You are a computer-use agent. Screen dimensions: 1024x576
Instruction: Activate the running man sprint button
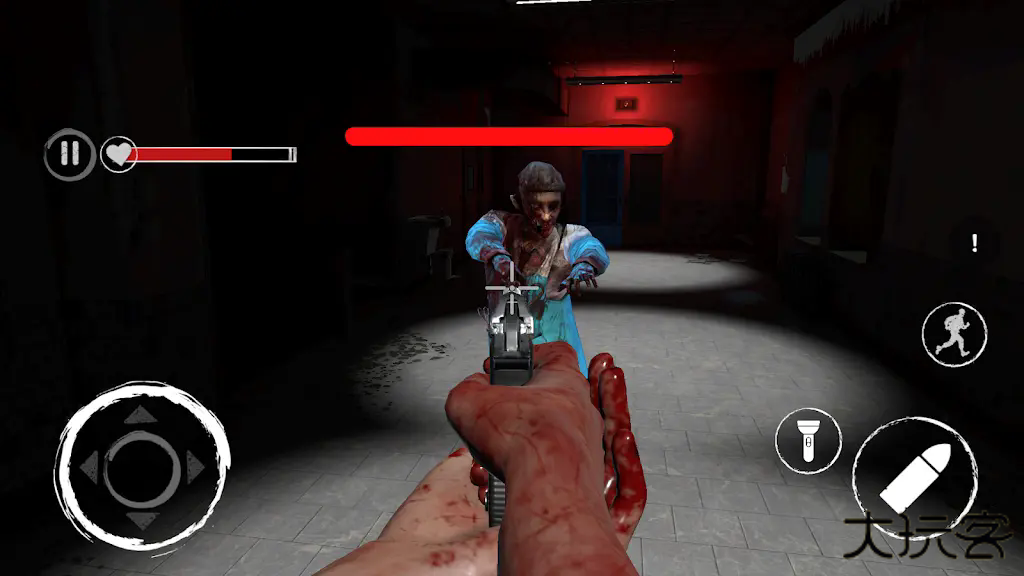(954, 334)
